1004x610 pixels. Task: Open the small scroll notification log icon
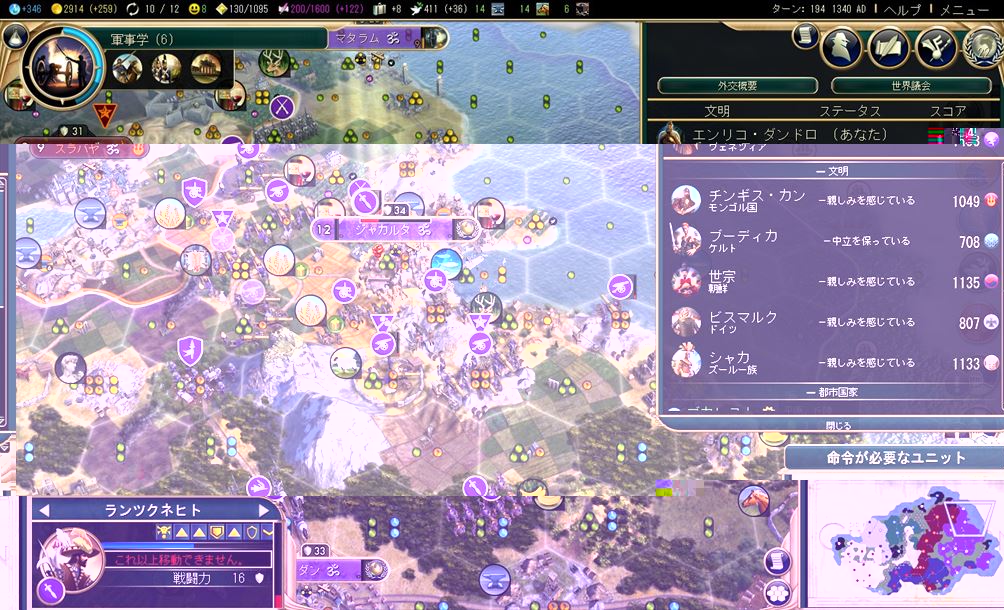(804, 35)
